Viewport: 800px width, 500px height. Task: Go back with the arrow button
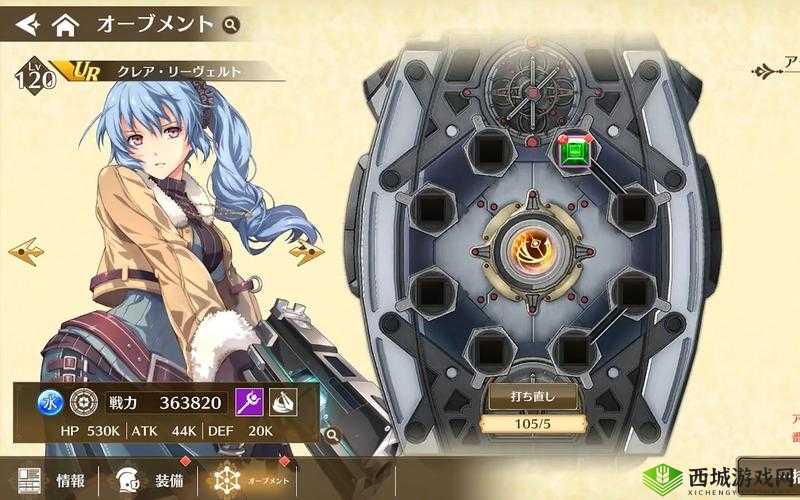point(27,22)
